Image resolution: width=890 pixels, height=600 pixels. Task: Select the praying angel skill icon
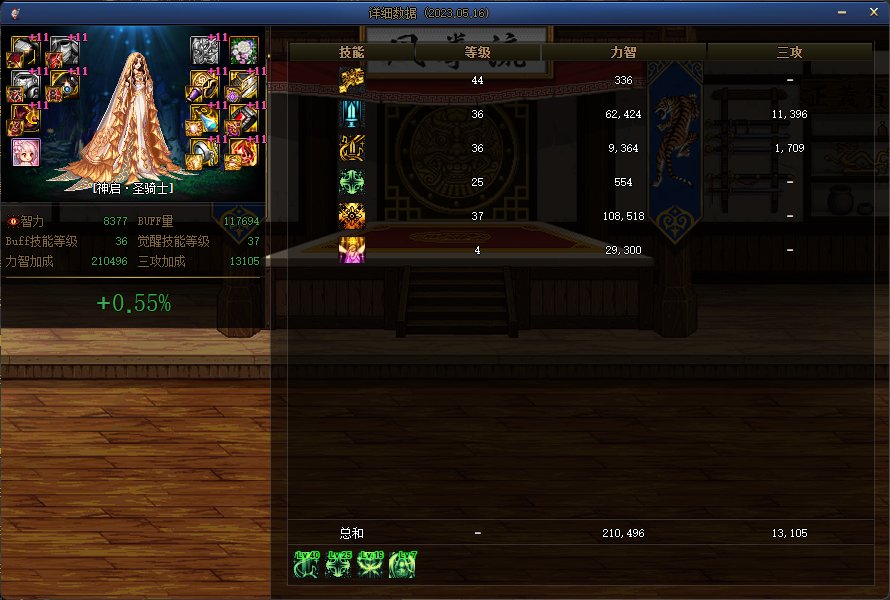coord(351,250)
